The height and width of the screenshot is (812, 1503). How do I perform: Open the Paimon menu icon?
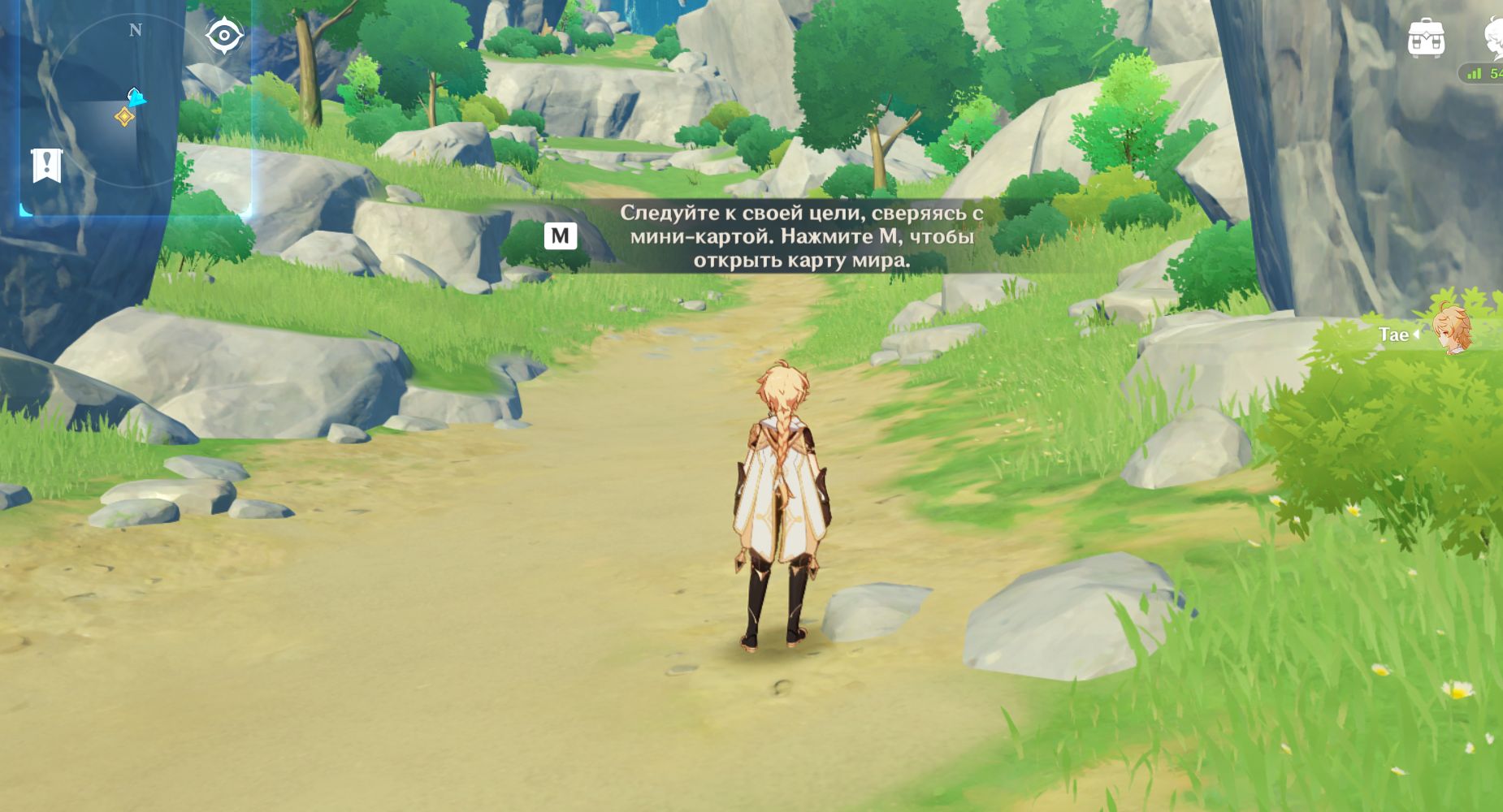point(1493,37)
